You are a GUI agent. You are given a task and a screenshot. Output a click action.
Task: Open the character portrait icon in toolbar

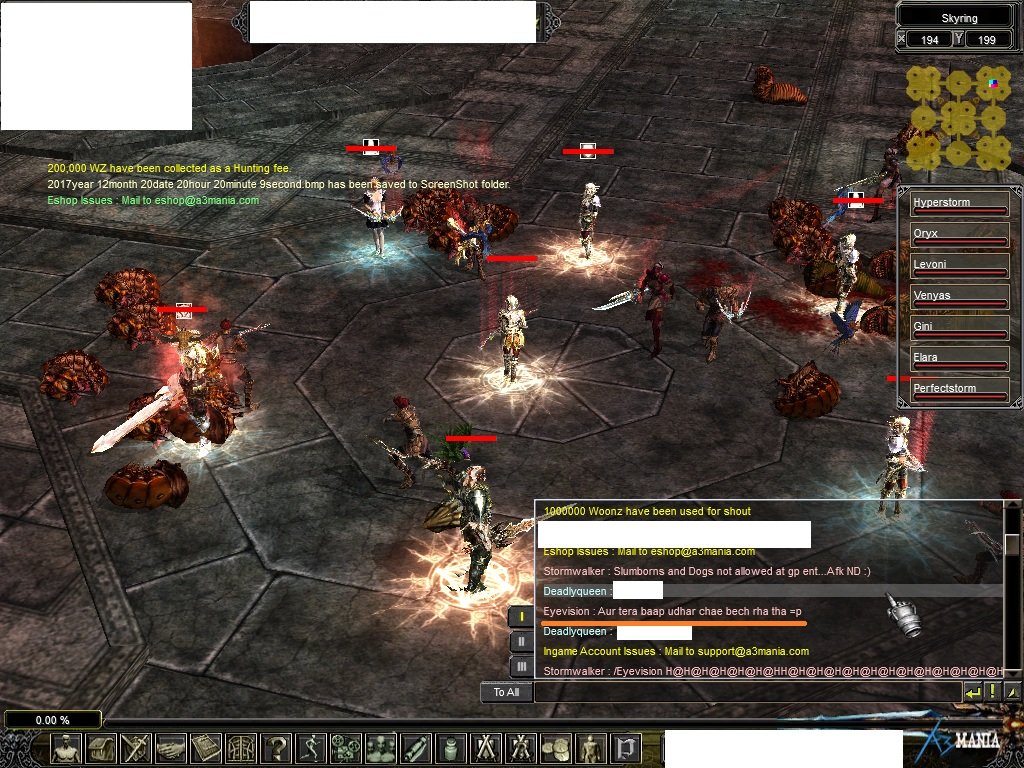pos(67,748)
